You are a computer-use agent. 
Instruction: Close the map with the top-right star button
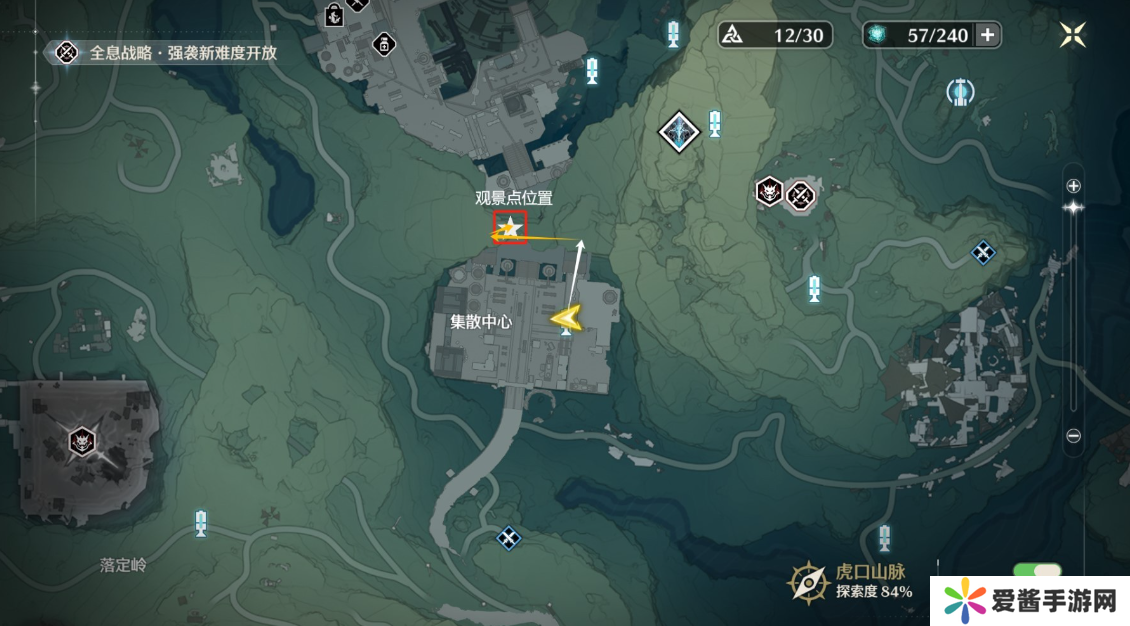point(1073,35)
